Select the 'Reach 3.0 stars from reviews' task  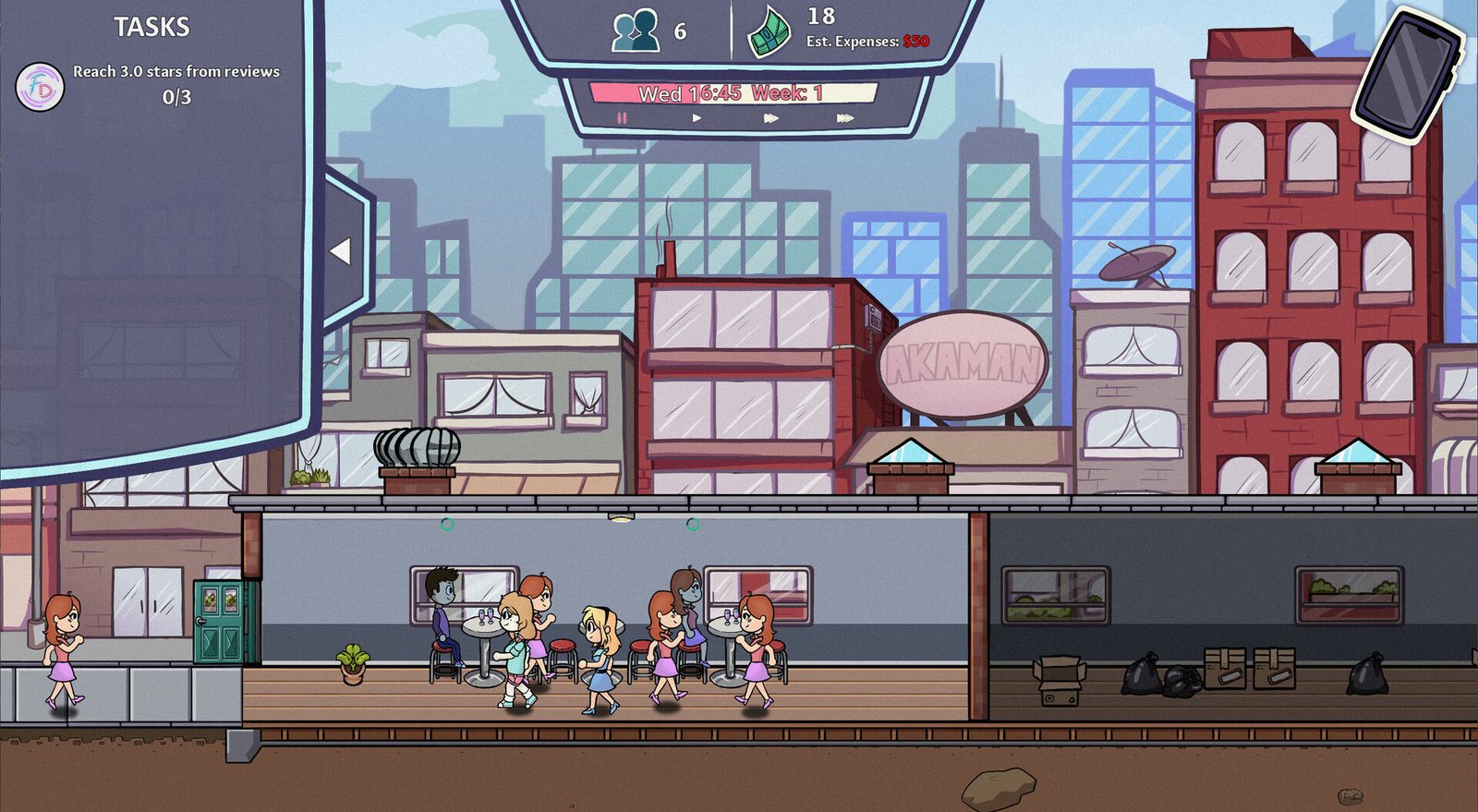pyautogui.click(x=176, y=72)
